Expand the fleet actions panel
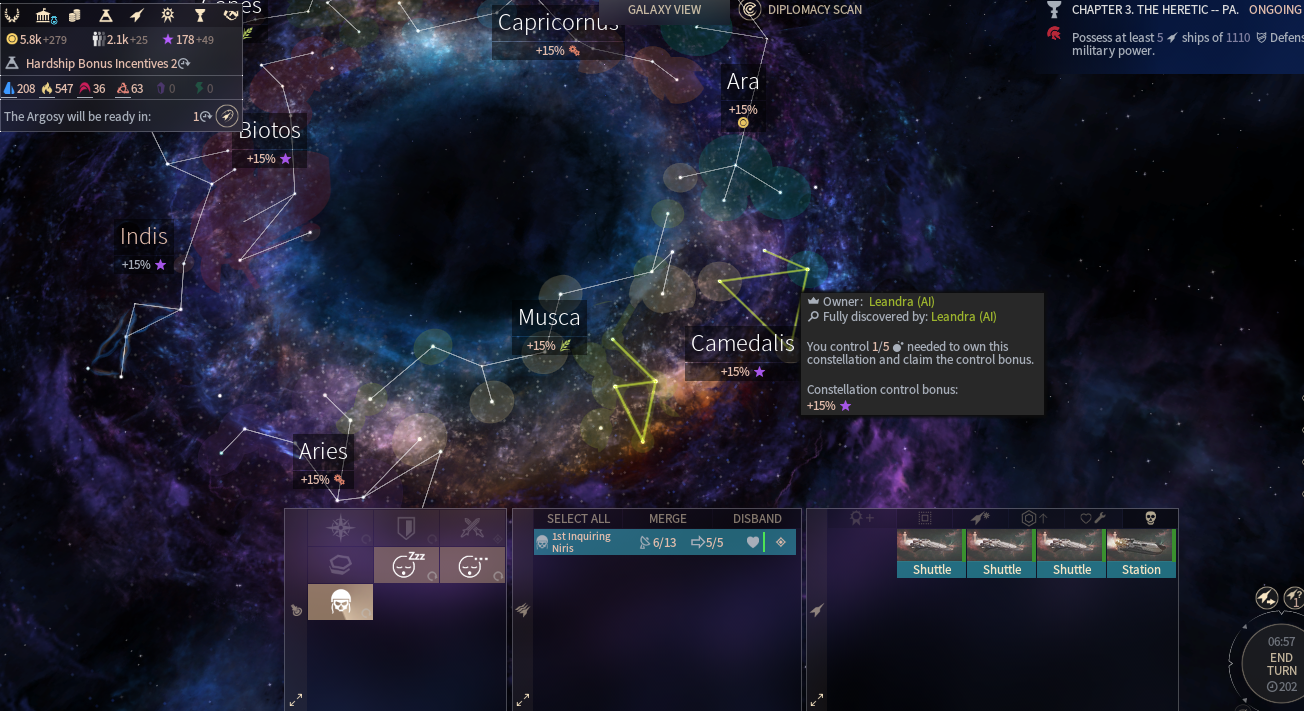 (x=295, y=700)
